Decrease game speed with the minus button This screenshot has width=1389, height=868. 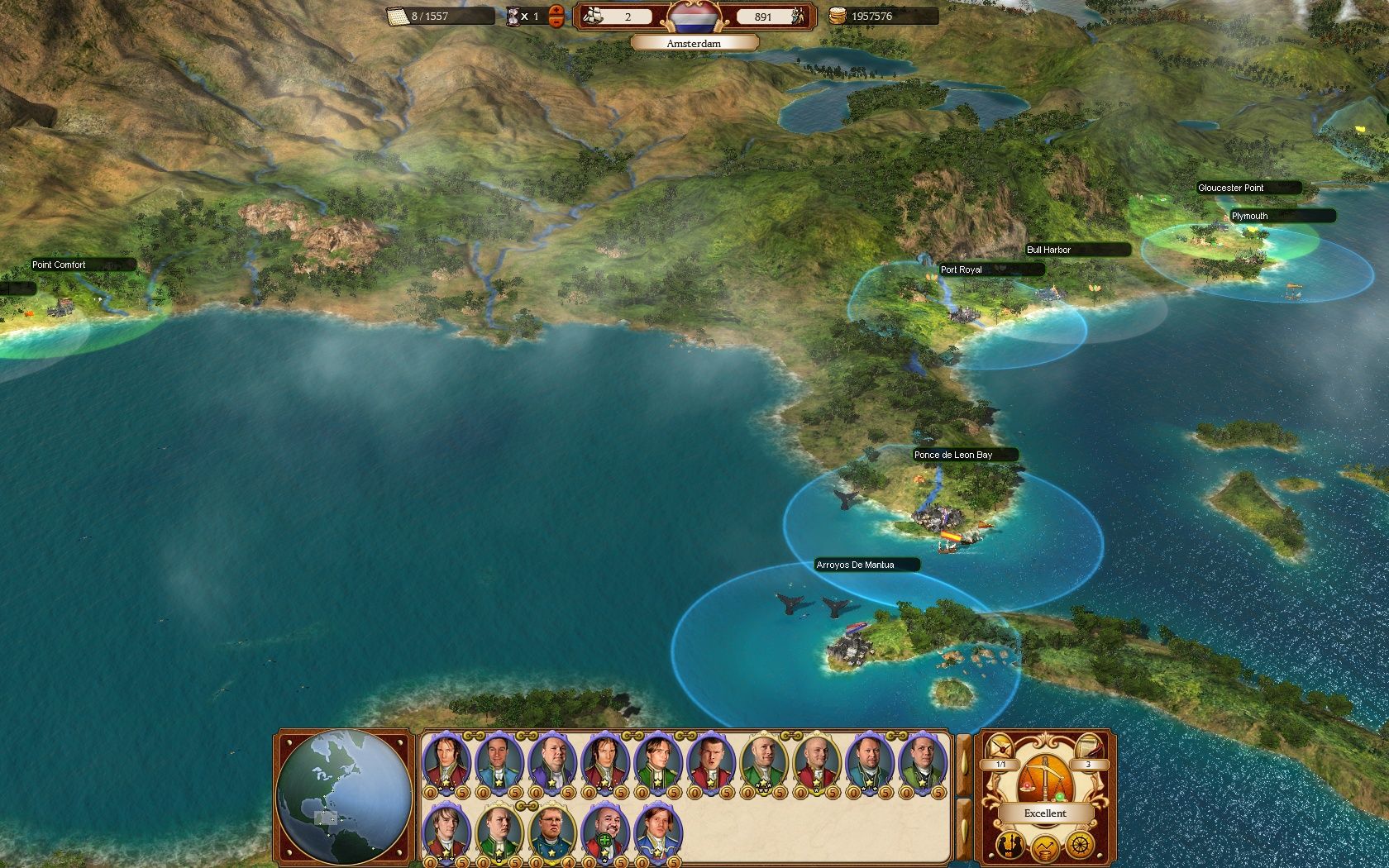point(556,21)
